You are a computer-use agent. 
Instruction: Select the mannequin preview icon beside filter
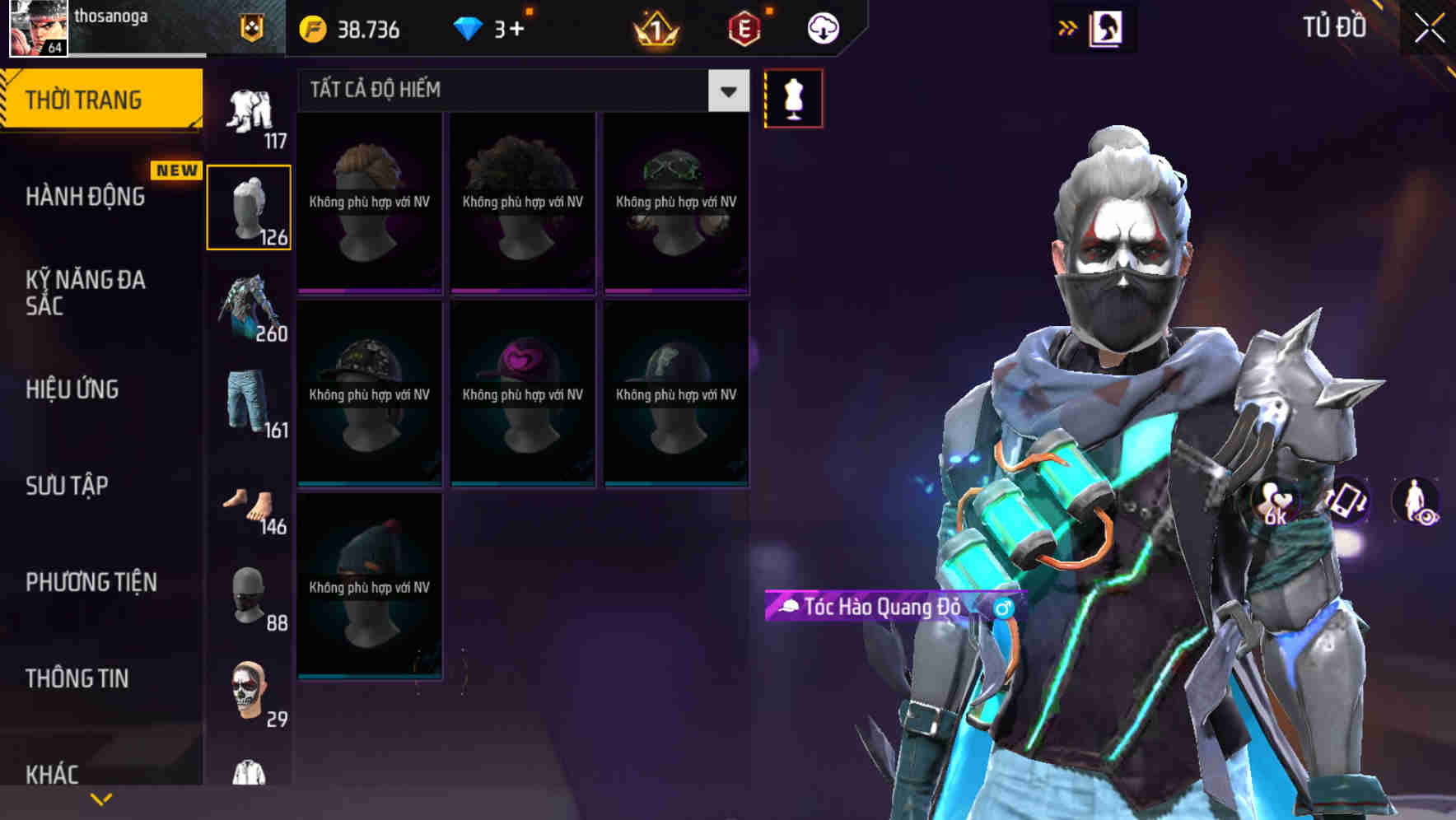coord(793,97)
